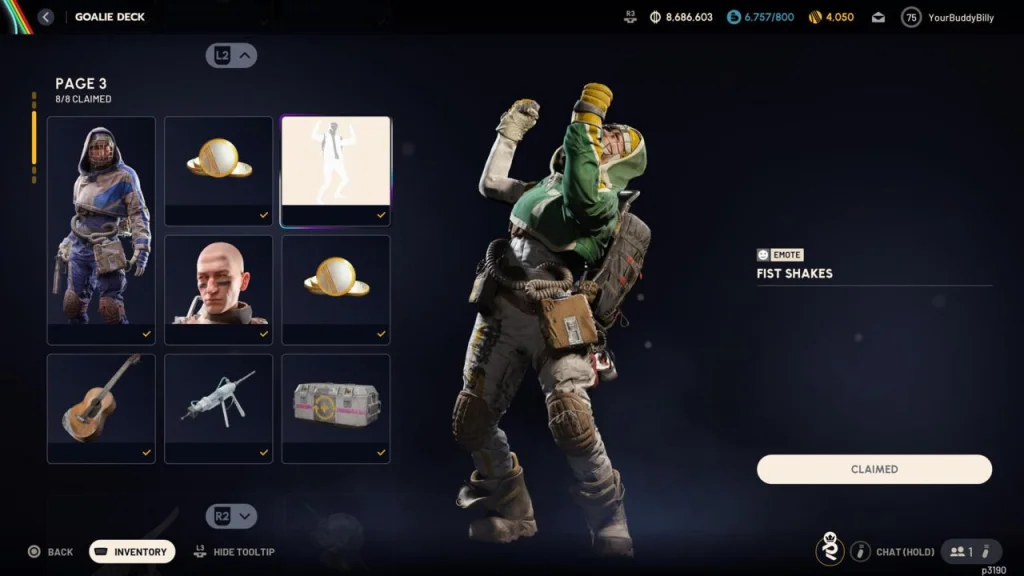Select the supply crate reward tile
Viewport: 1024px width, 576px height.
click(336, 408)
